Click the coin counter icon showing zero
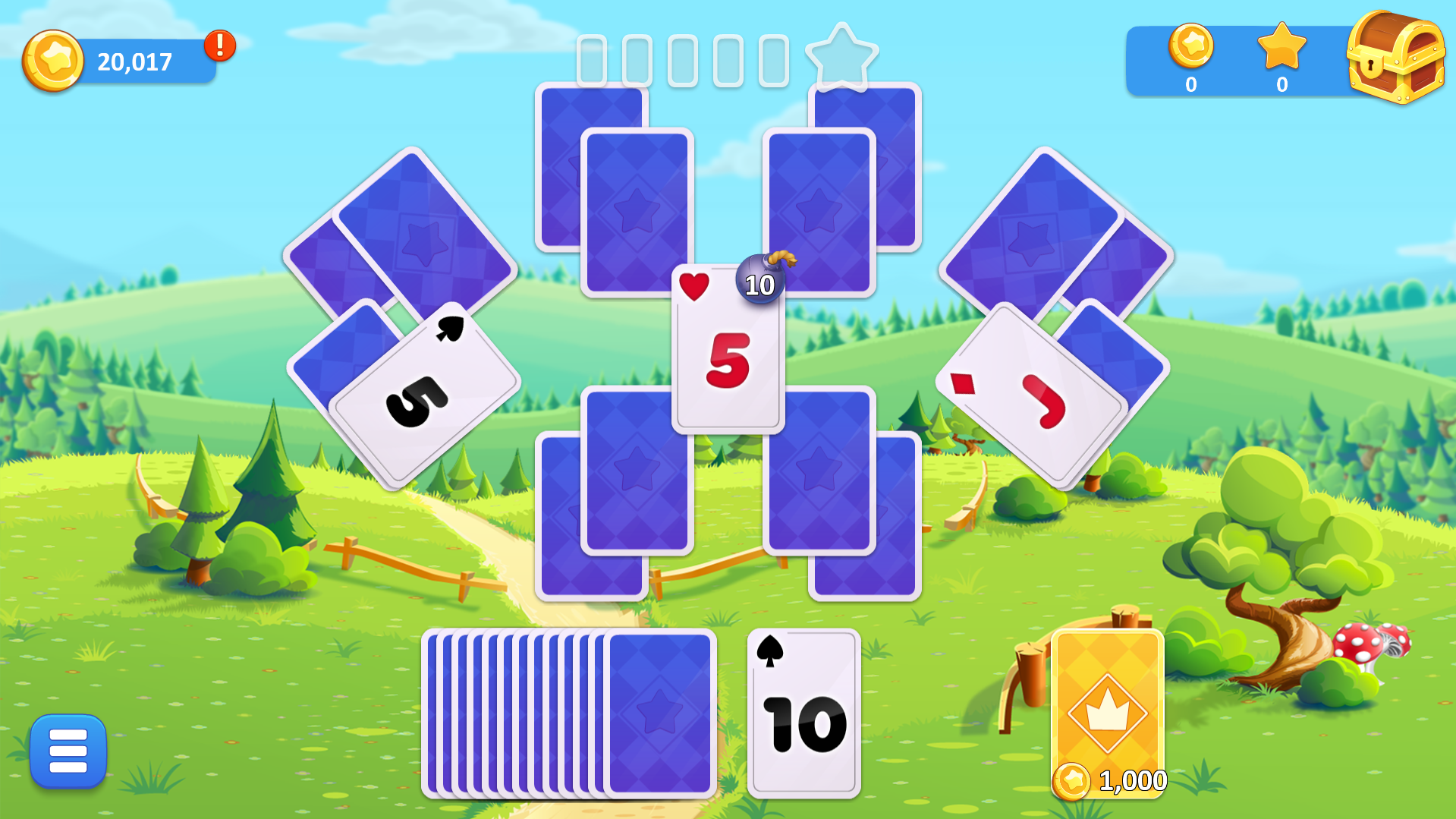The height and width of the screenshot is (819, 1456). point(1192,49)
